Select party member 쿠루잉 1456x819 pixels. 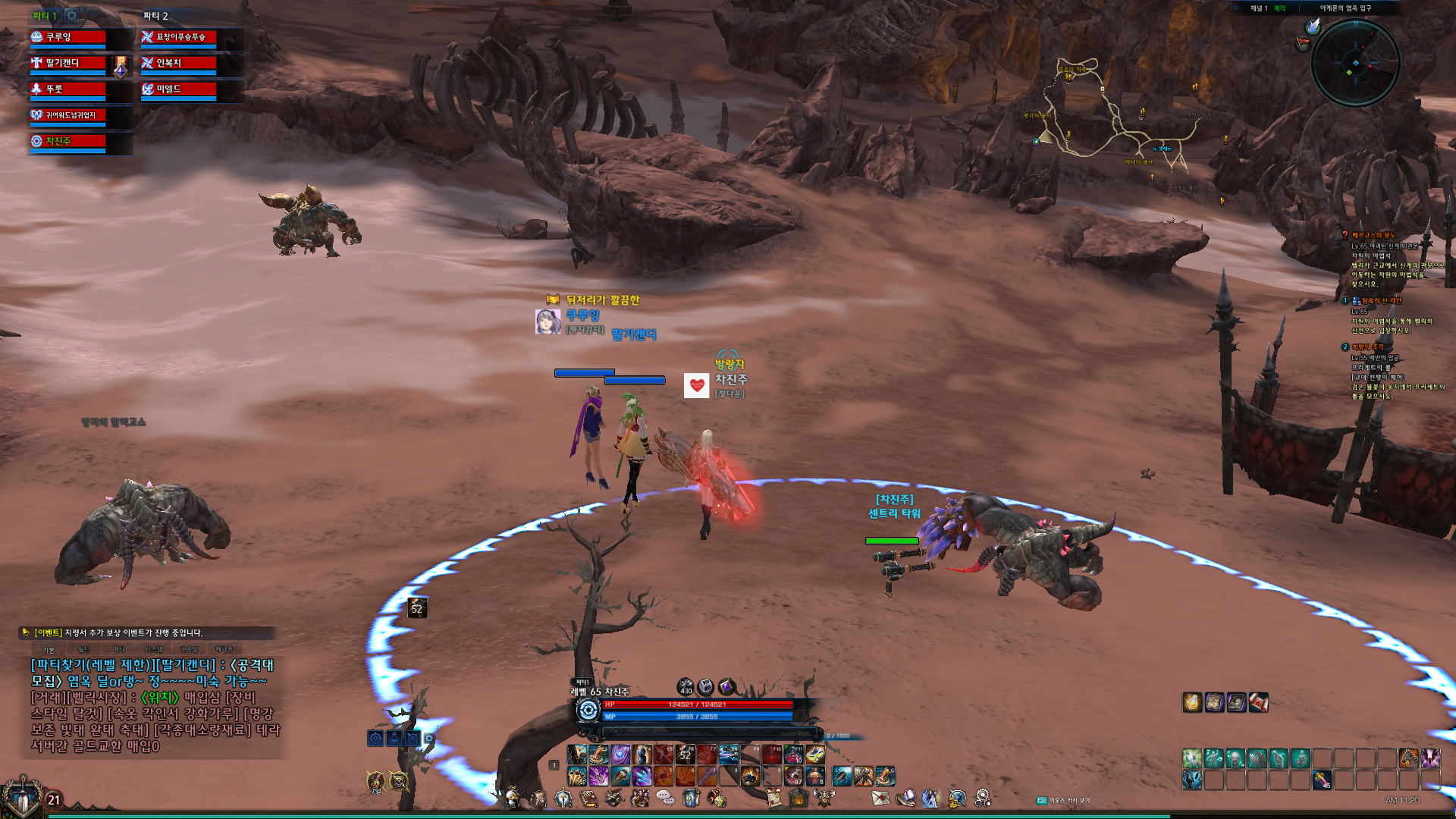pos(68,37)
